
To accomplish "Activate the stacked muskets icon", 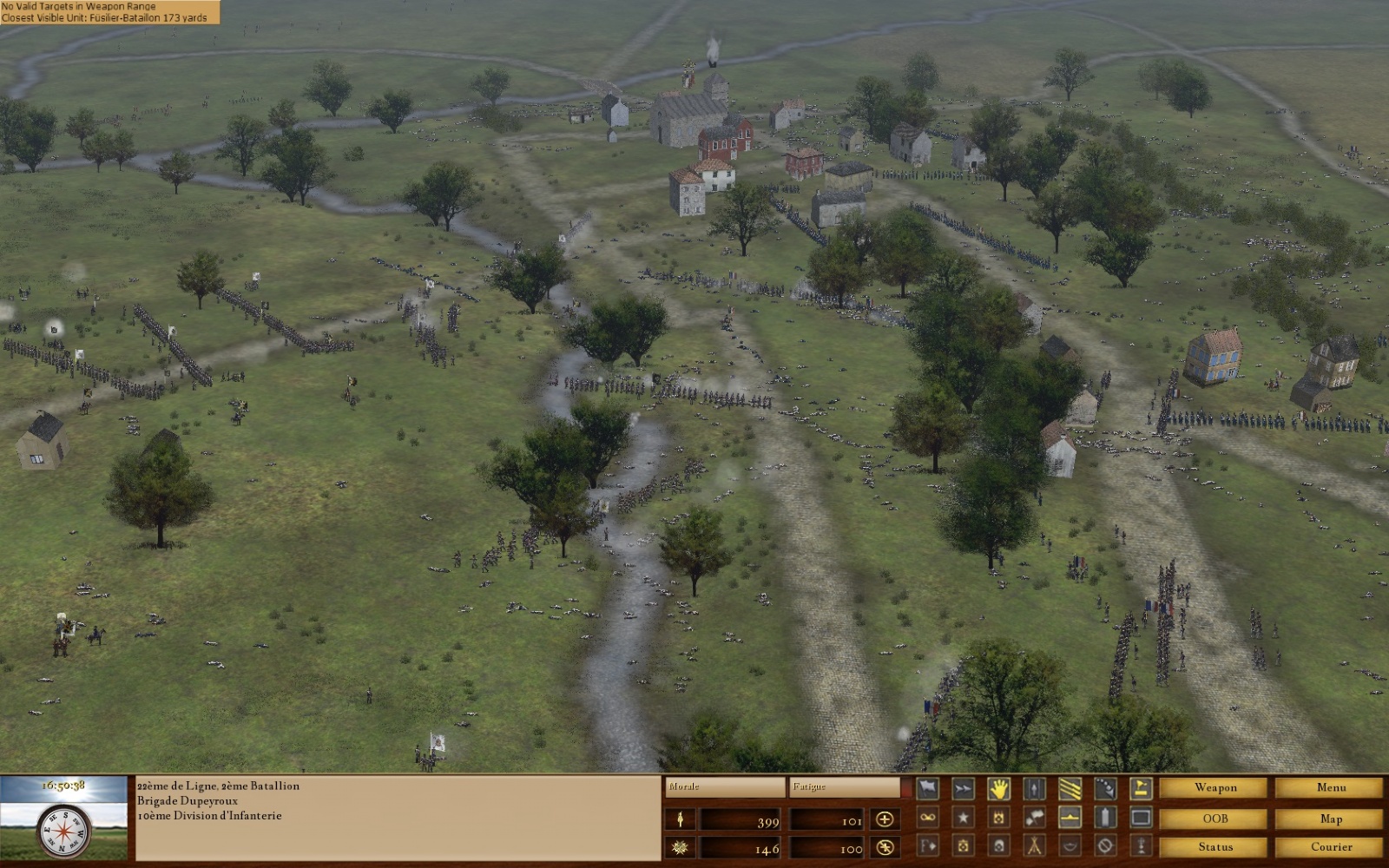I will coord(1034,846).
